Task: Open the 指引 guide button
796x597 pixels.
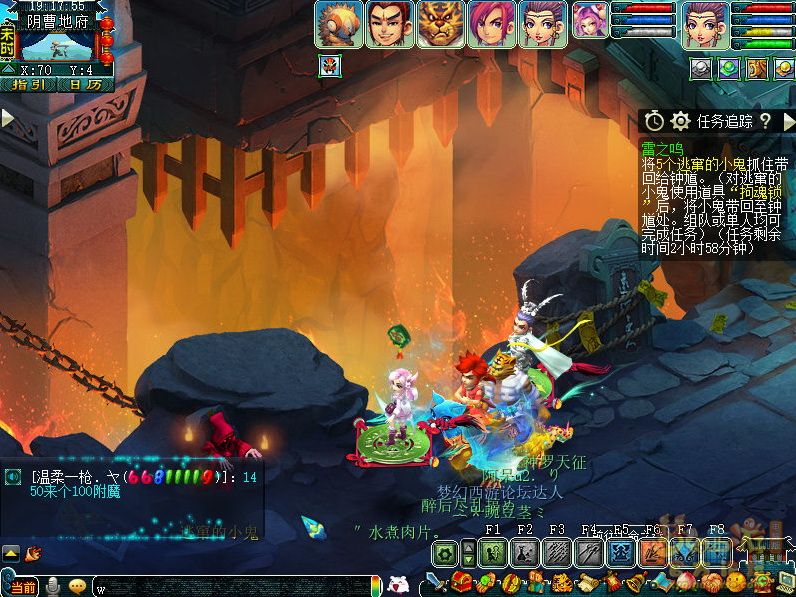Action: coord(28,84)
